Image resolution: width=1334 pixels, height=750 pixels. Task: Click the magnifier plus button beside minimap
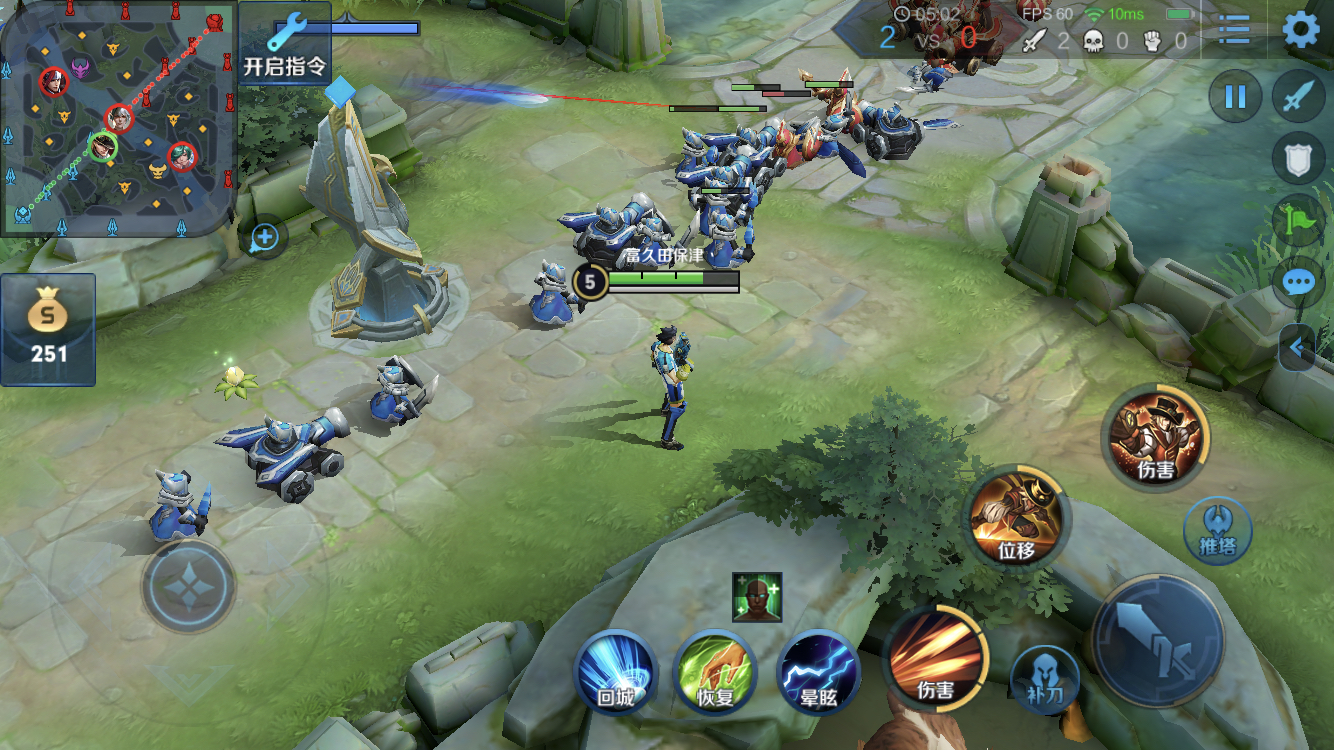264,238
